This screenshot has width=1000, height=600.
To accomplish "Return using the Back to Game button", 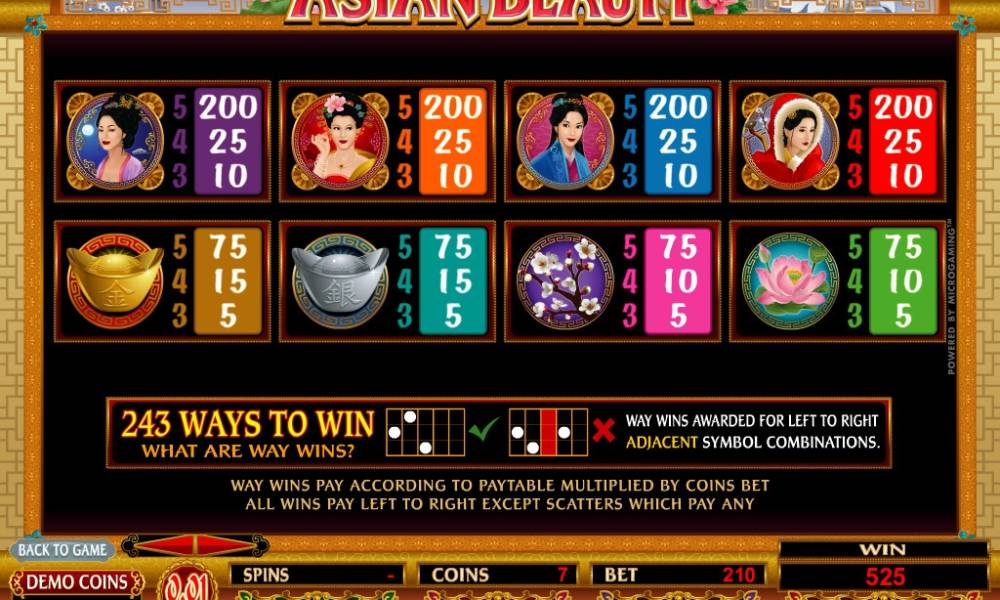I will pos(62,549).
